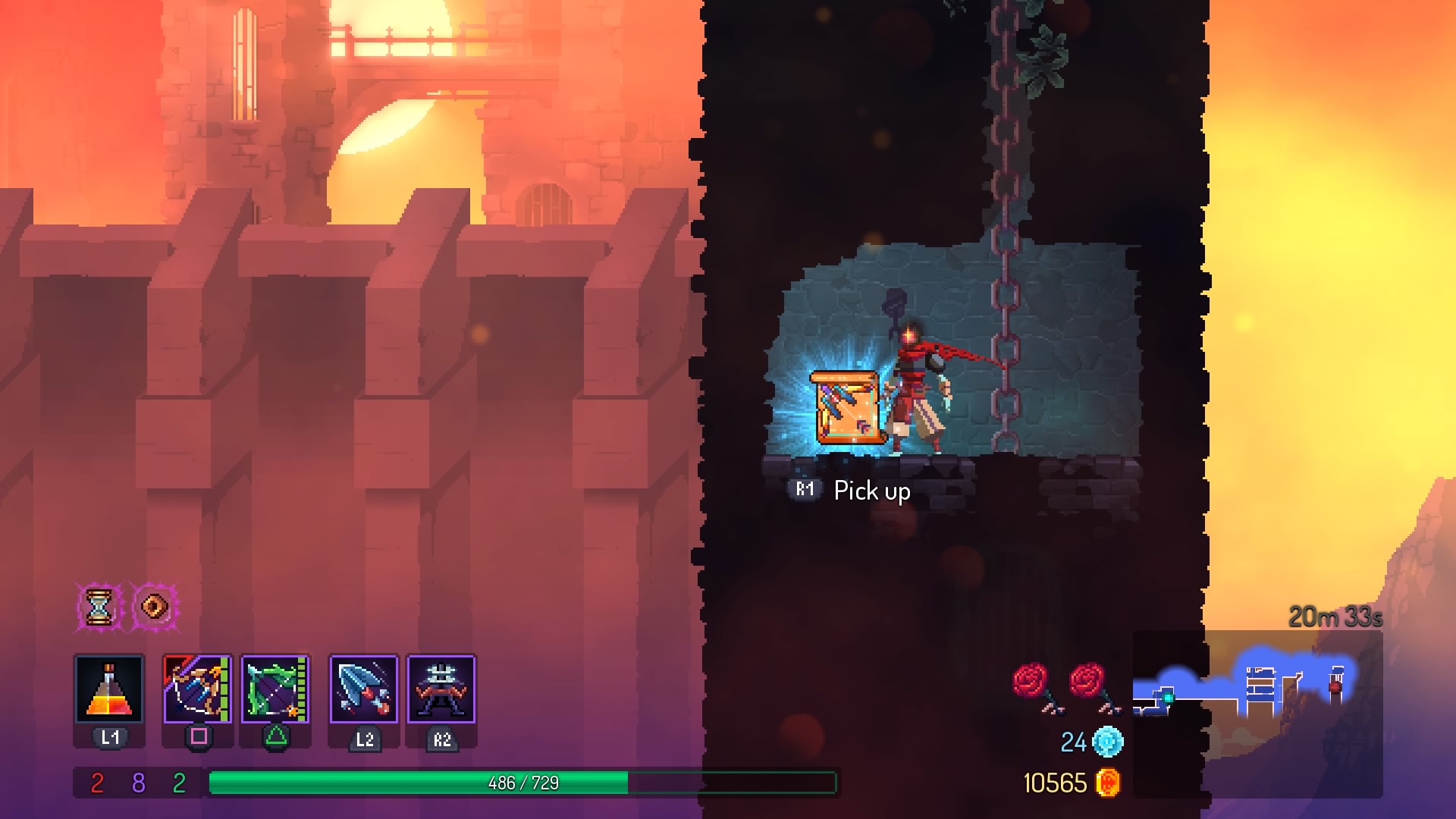Activate the throwing knives skill
Viewport: 1456px width, 819px height.
point(363,689)
